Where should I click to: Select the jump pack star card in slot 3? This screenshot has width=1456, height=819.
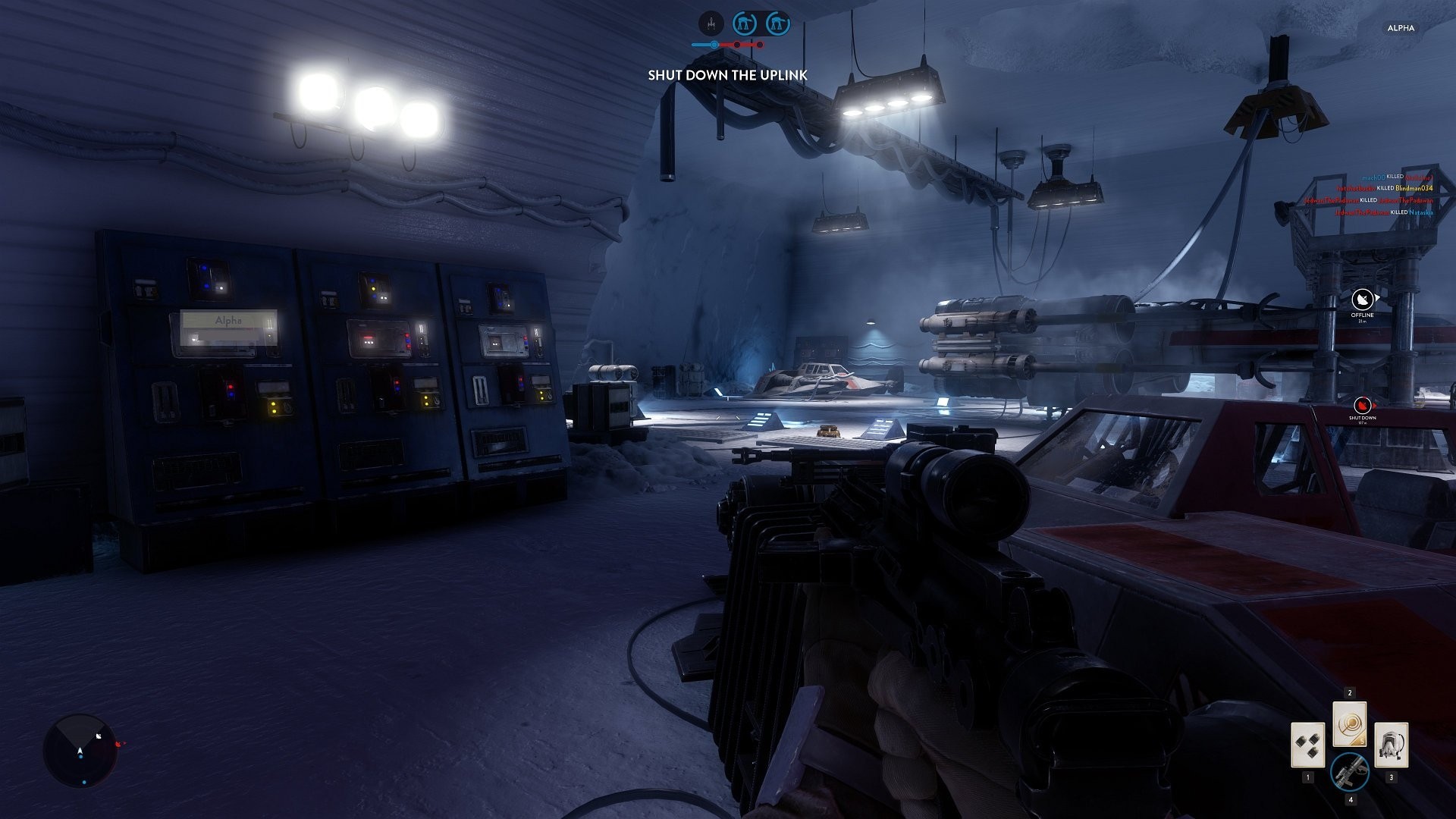[x=1392, y=745]
